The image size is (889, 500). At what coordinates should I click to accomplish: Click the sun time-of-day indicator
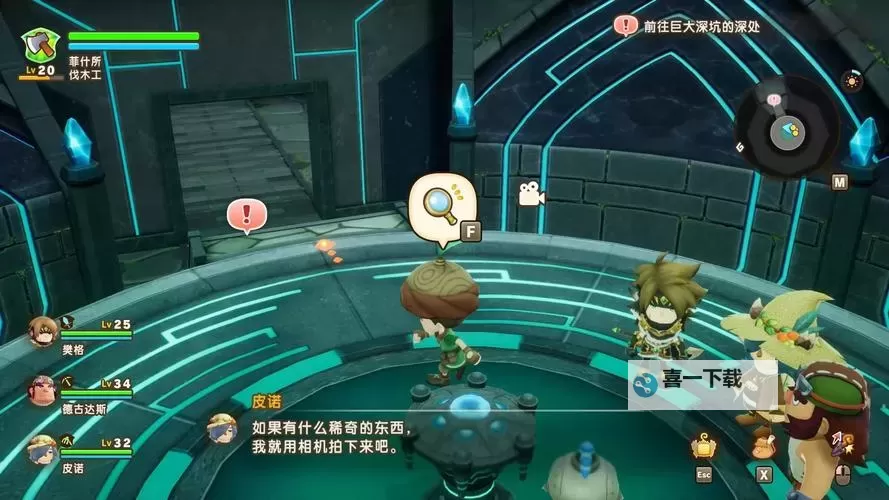coord(851,81)
